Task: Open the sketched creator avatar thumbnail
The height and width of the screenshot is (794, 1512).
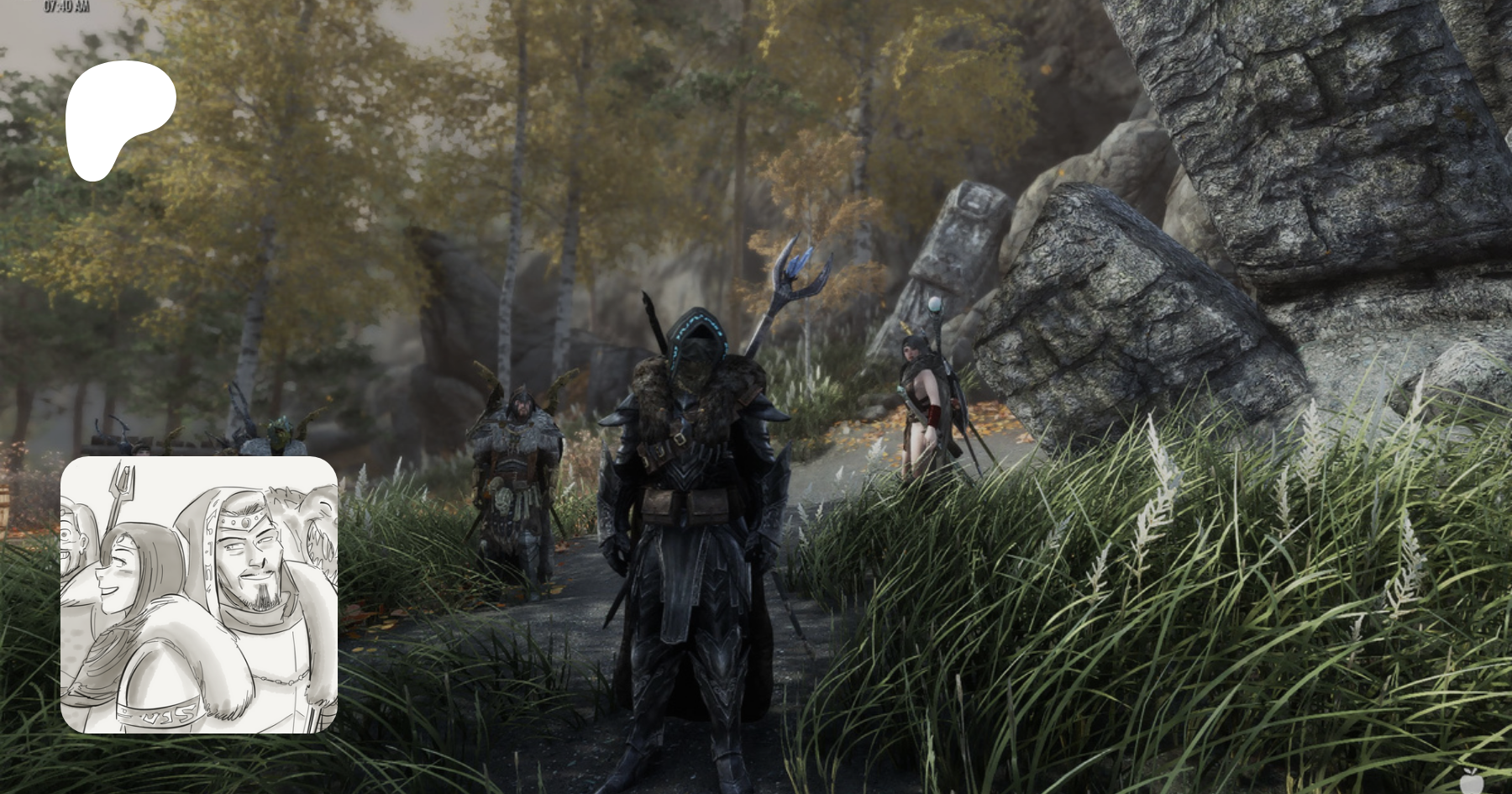Action: [x=199, y=595]
